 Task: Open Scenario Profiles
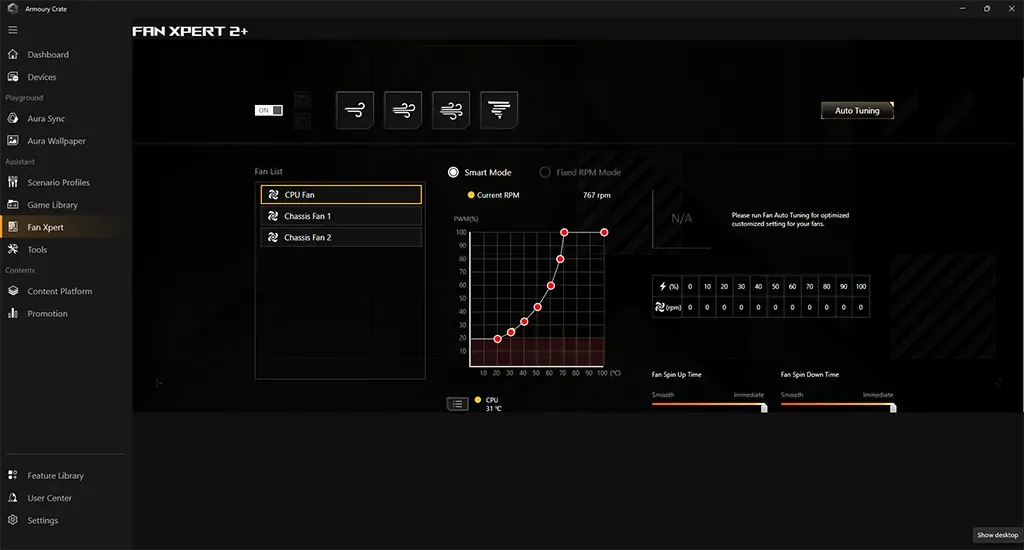[58, 183]
